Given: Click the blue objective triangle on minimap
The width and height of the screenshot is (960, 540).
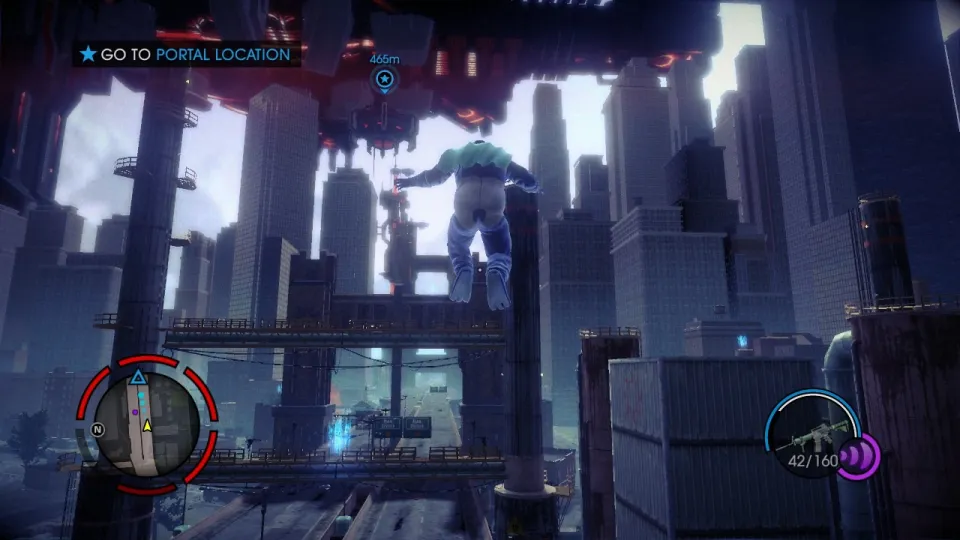Looking at the screenshot, I should (x=138, y=377).
